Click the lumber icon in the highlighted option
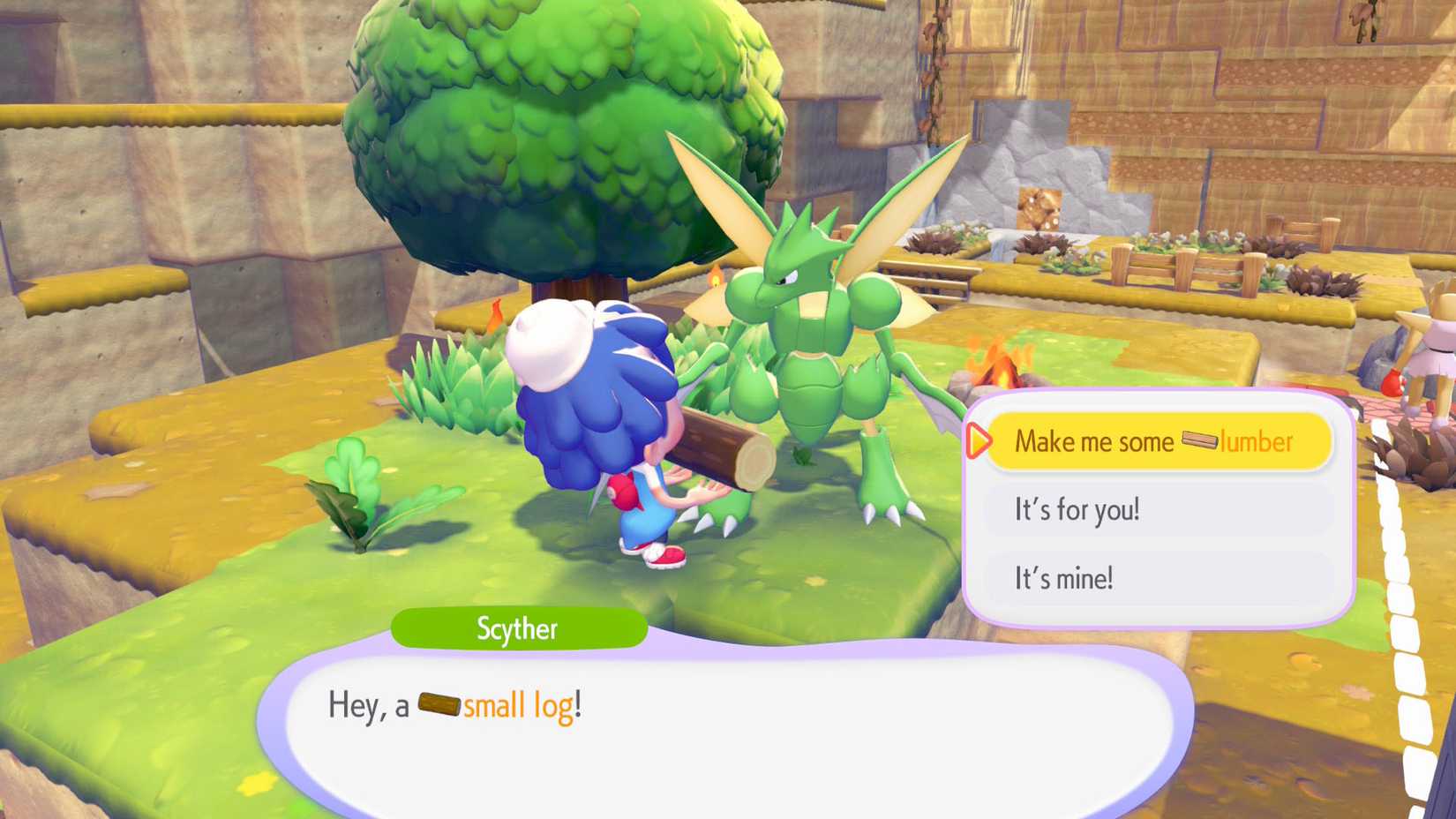 click(1197, 441)
